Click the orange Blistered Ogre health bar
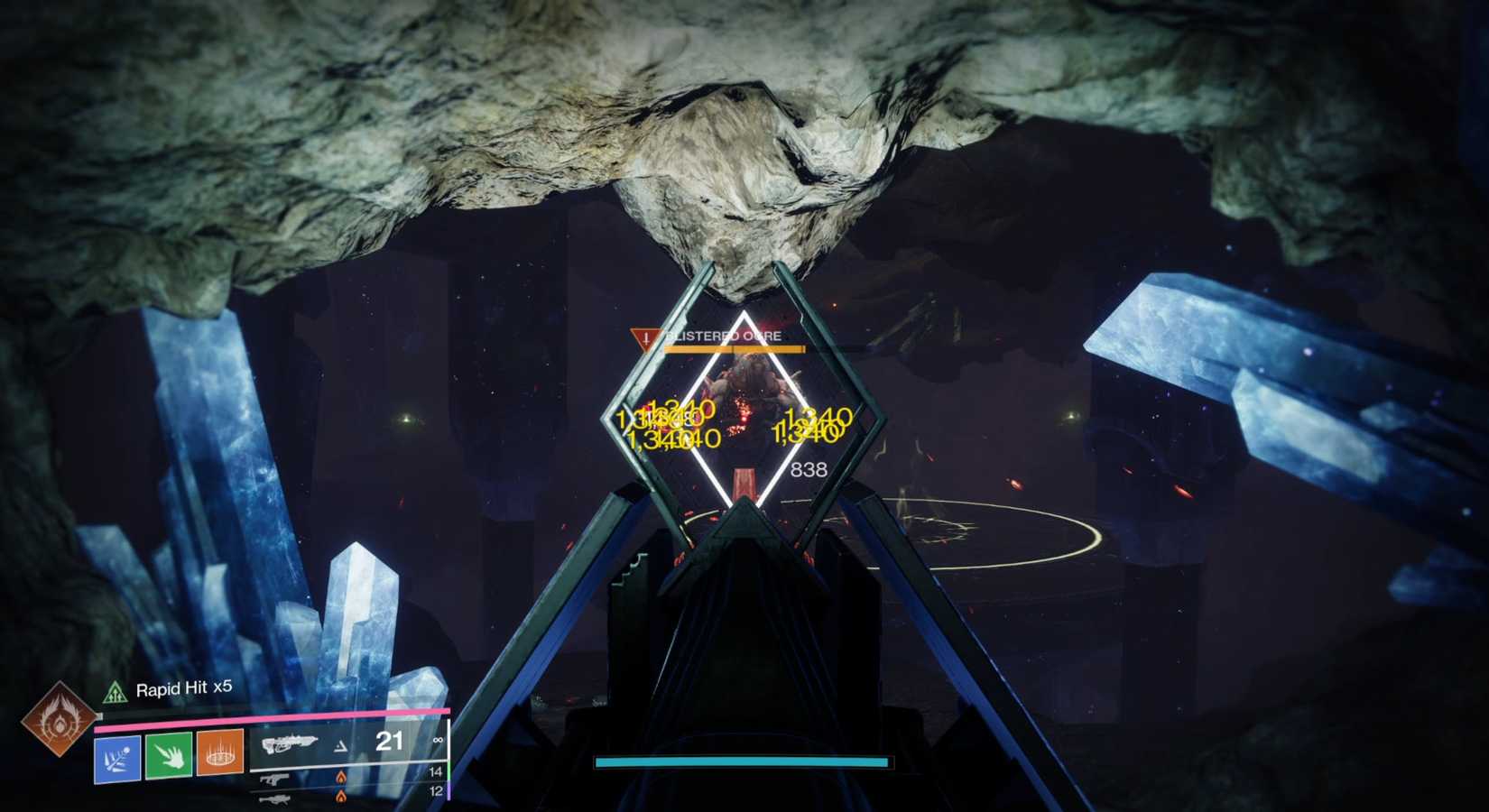 point(731,350)
